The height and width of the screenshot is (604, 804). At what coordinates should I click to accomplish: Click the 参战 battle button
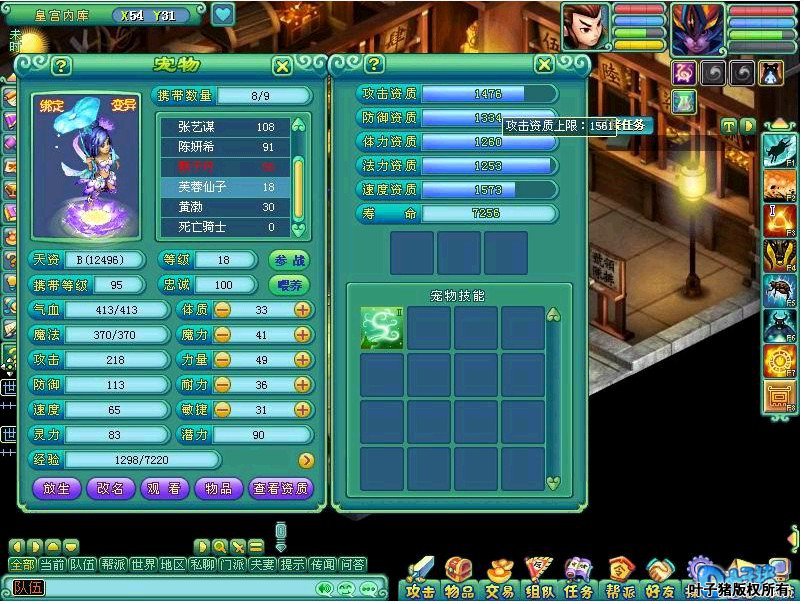(289, 259)
